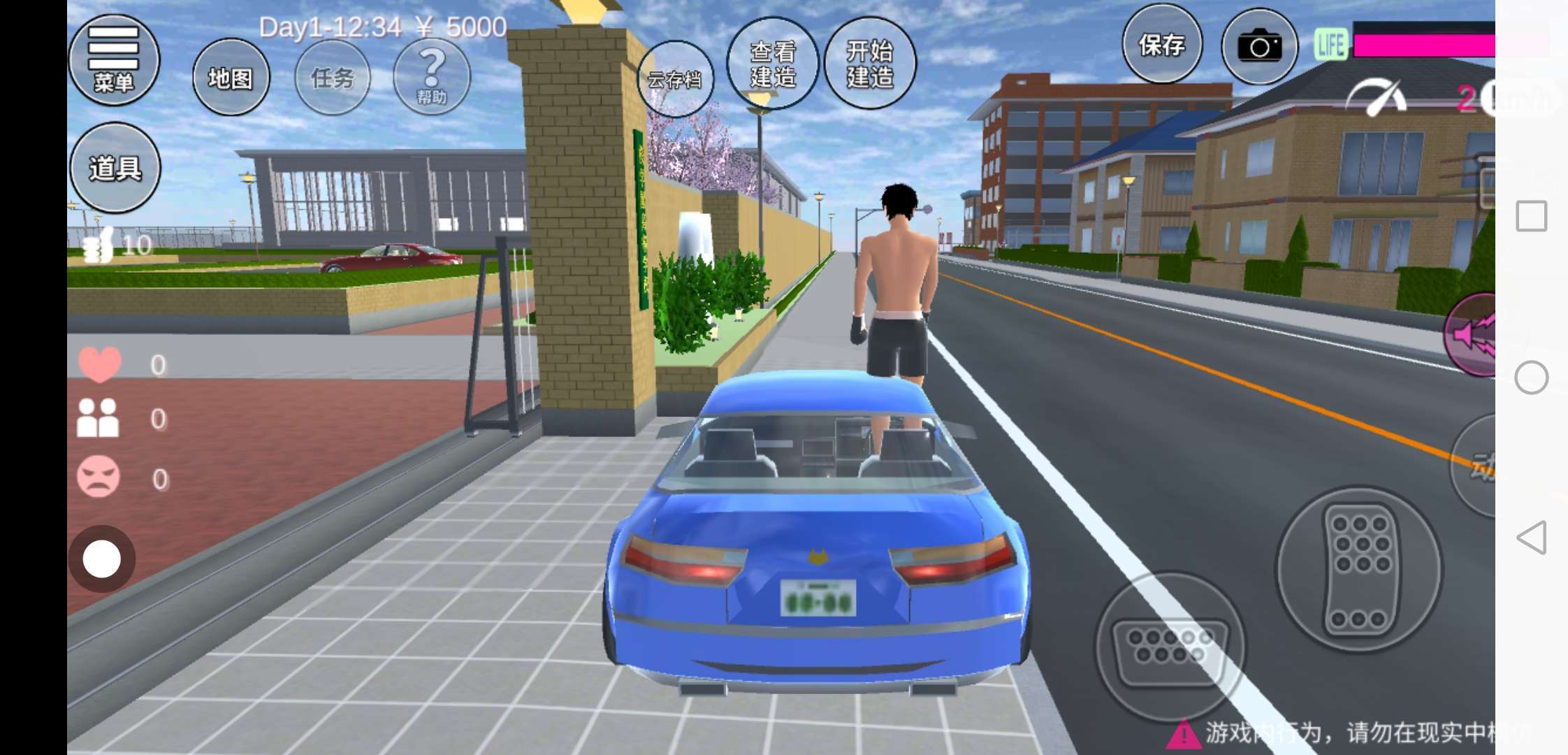This screenshot has height=755, width=1568.
Task: Hit the brake pedal button
Action: 1169,646
